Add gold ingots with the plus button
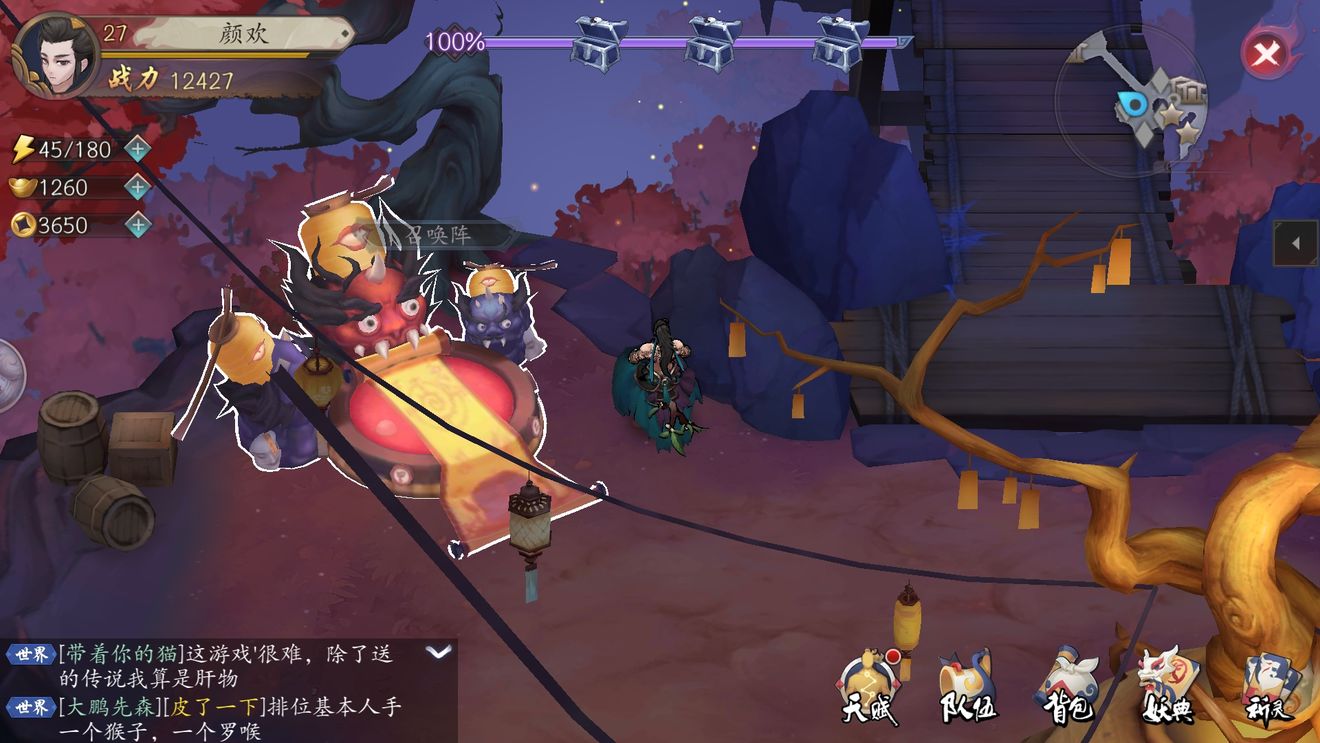The height and width of the screenshot is (743, 1320). [137, 187]
